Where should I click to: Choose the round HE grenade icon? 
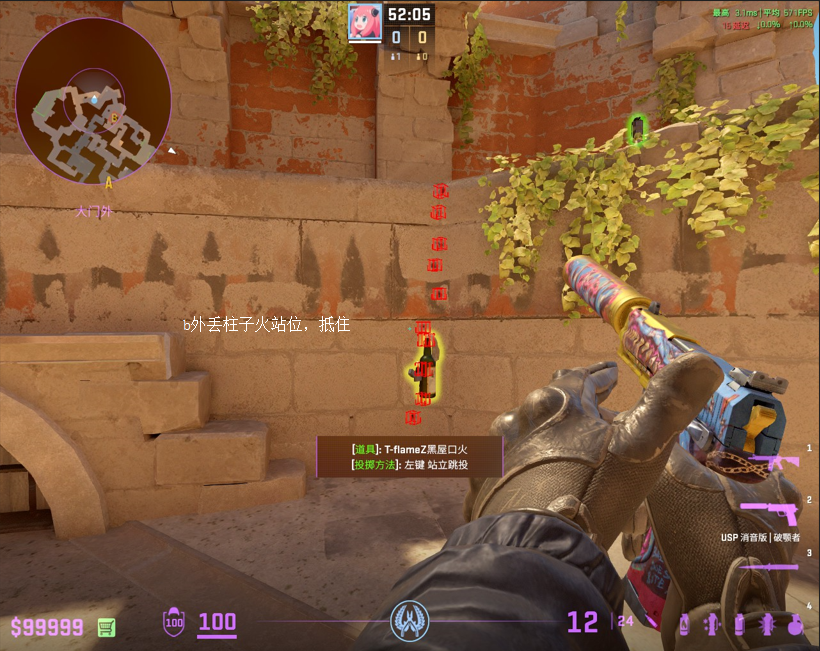tap(796, 624)
